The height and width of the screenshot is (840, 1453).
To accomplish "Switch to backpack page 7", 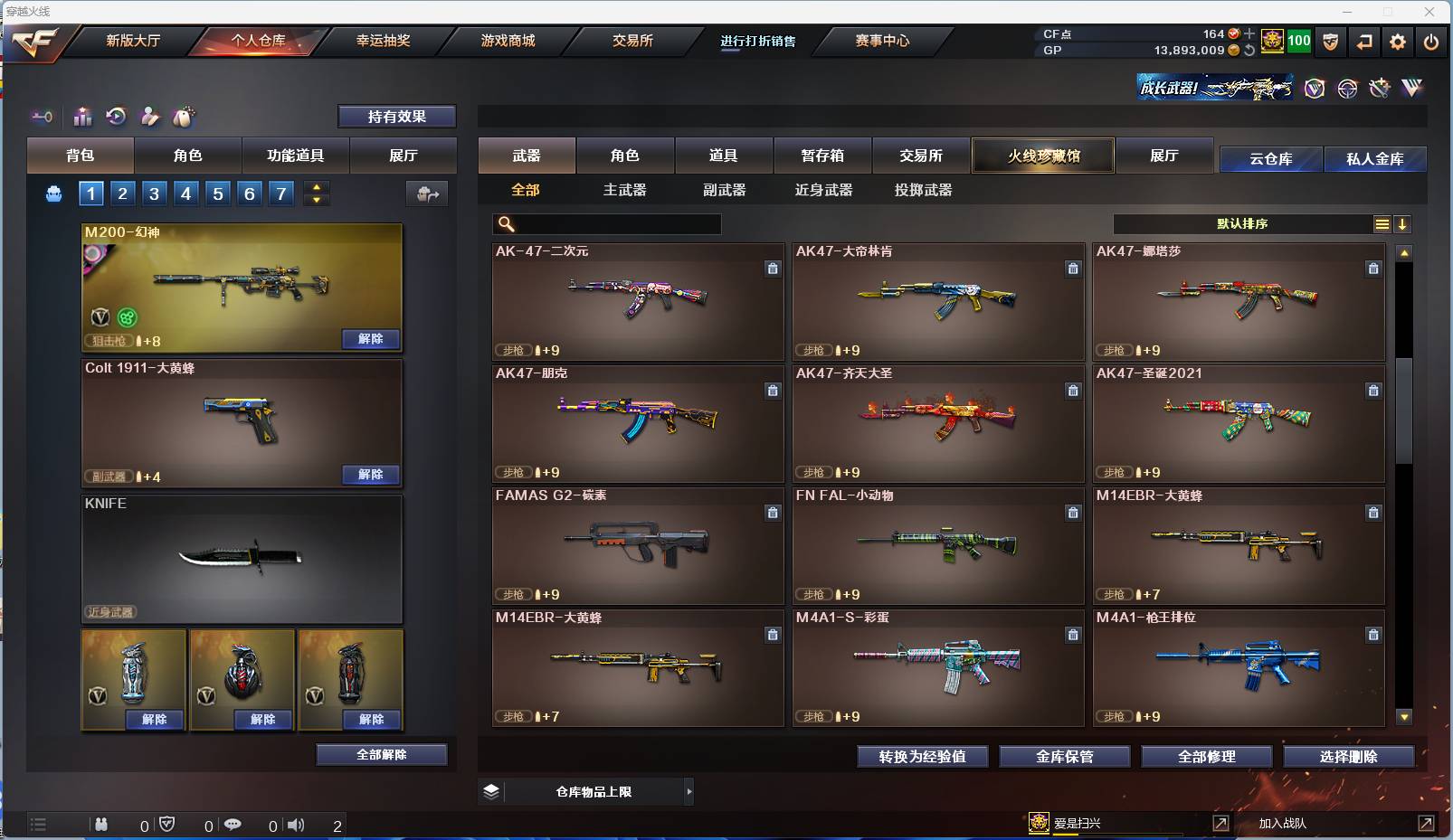I will [x=280, y=193].
